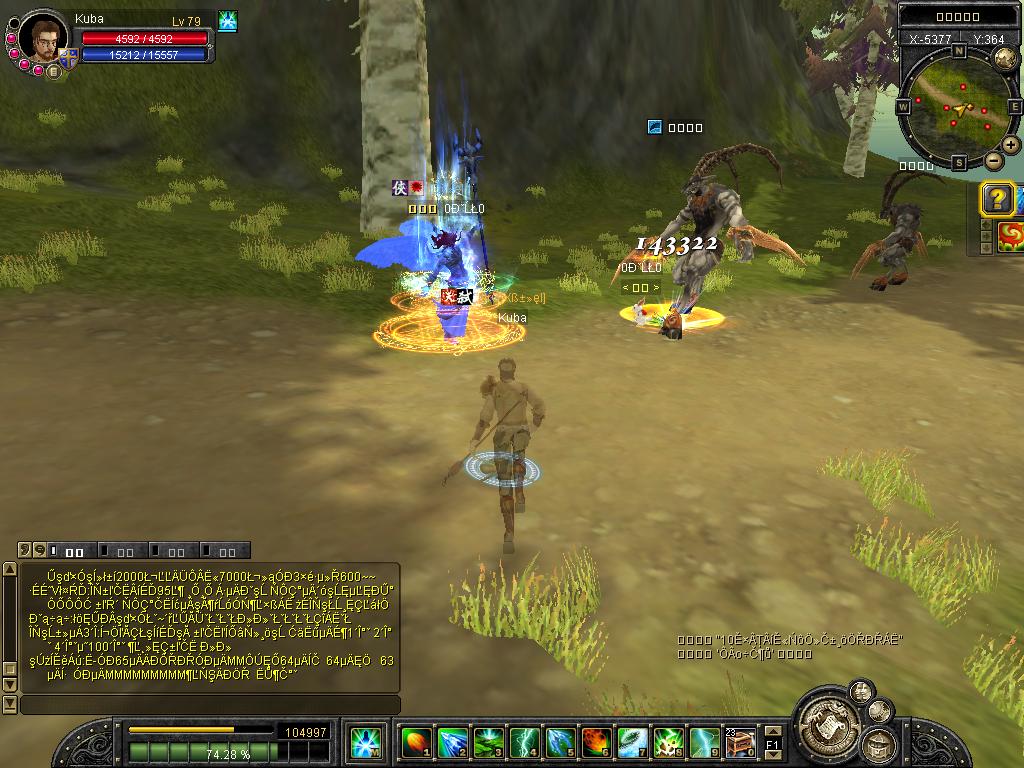The image size is (1024, 768).
Task: Trigger the fire burst skill in slot 6
Action: tap(596, 742)
